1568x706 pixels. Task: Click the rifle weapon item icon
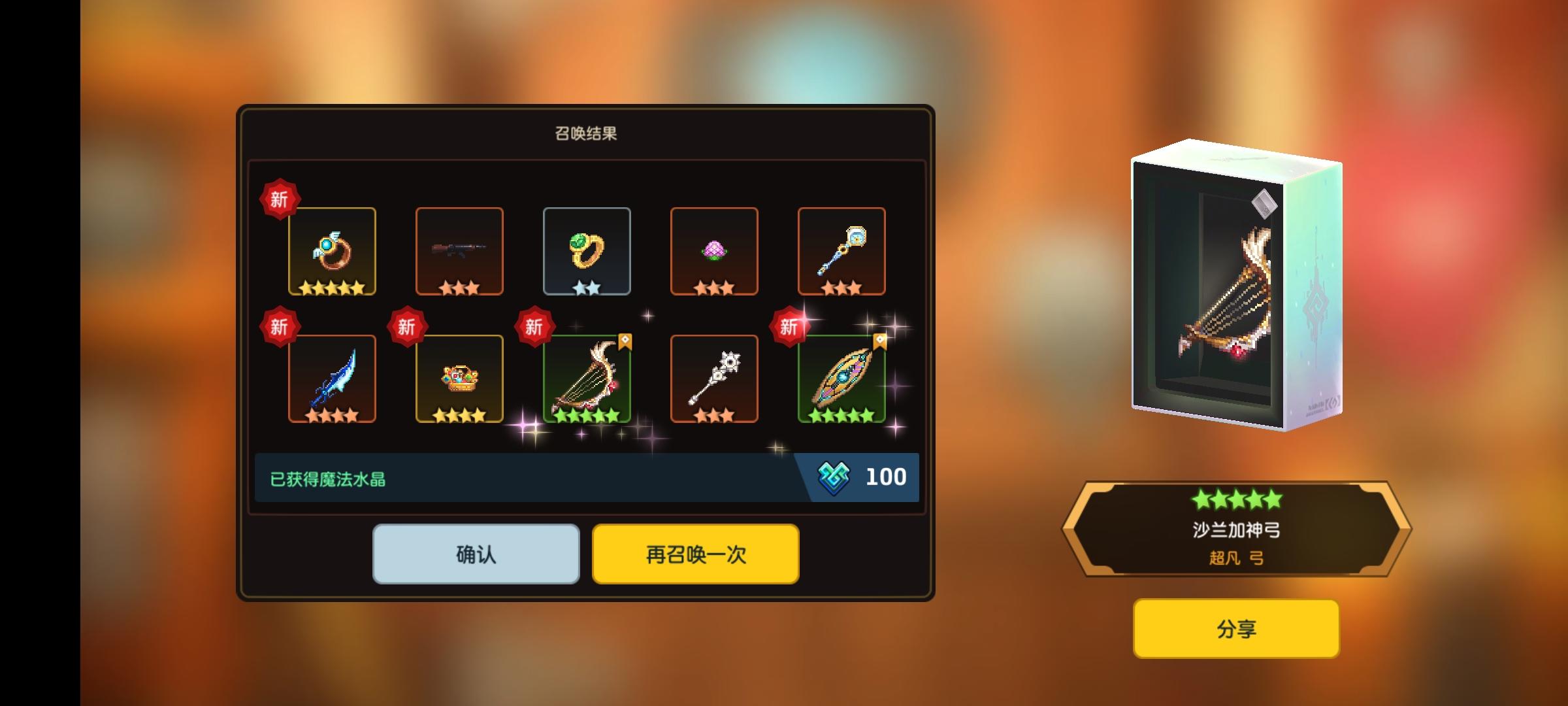pos(459,252)
